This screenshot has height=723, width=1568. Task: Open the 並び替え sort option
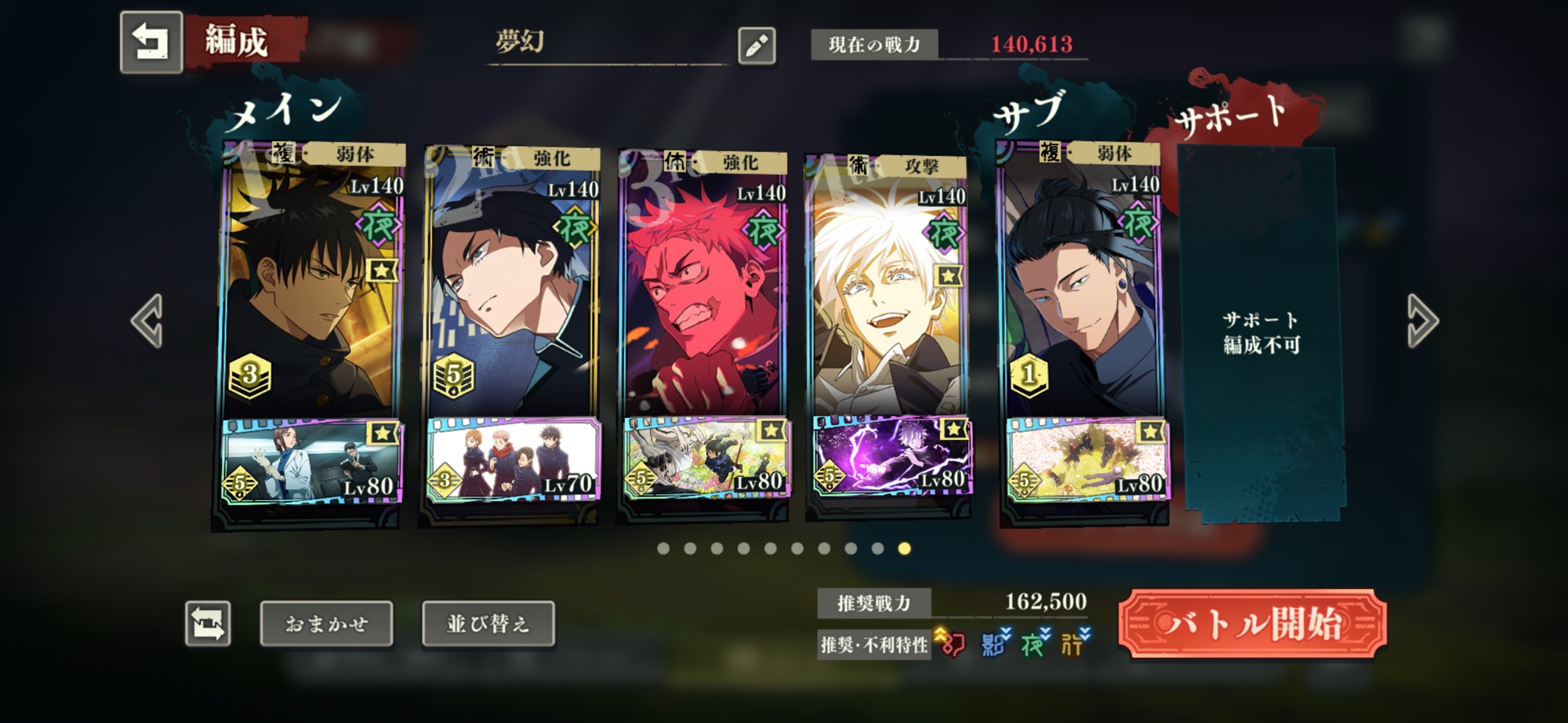(488, 624)
